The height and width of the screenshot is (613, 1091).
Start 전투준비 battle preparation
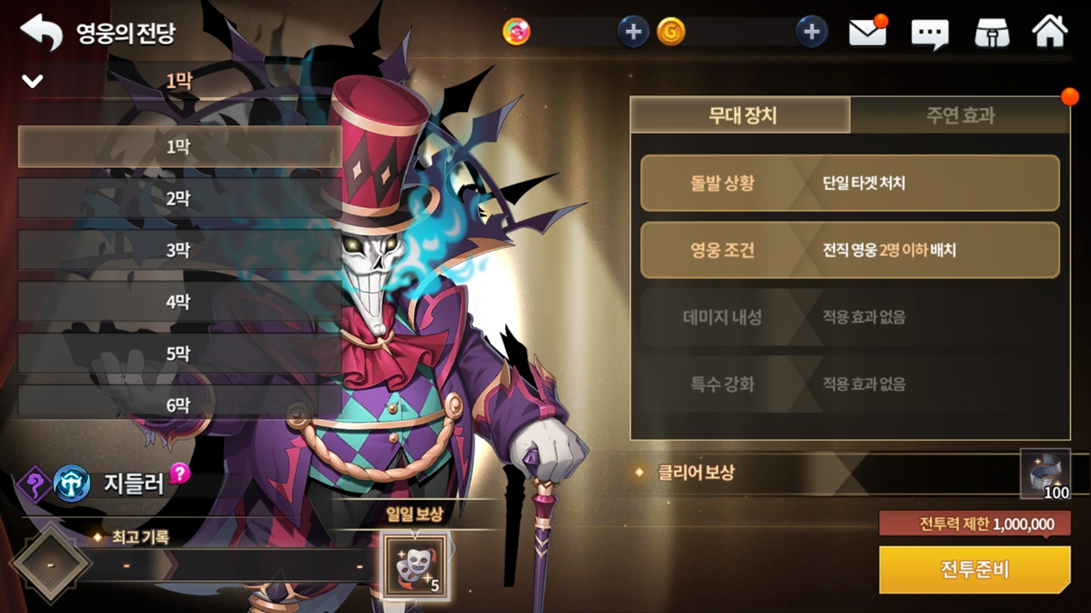pos(974,570)
